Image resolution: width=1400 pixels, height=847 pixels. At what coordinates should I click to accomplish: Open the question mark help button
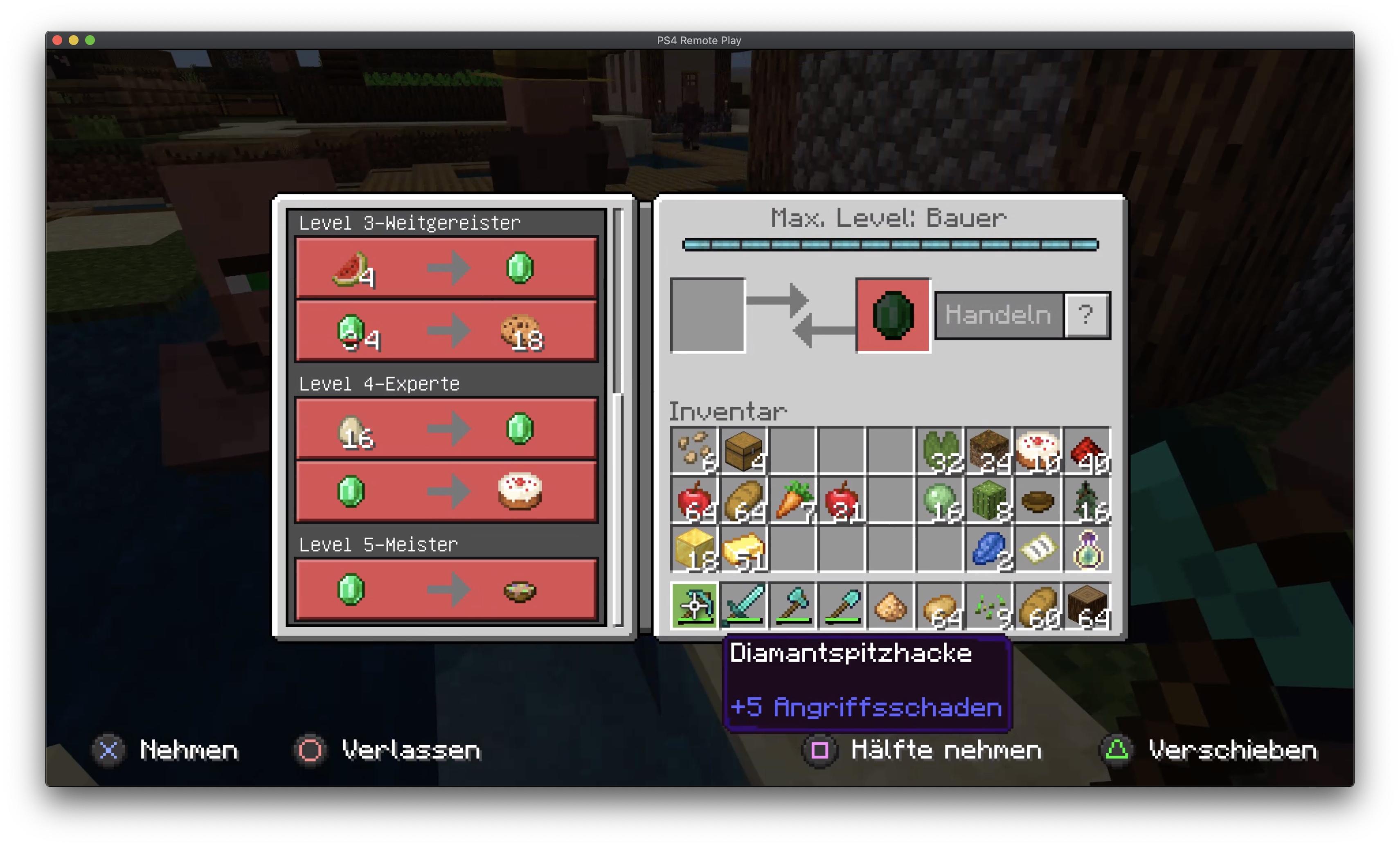coord(1086,315)
